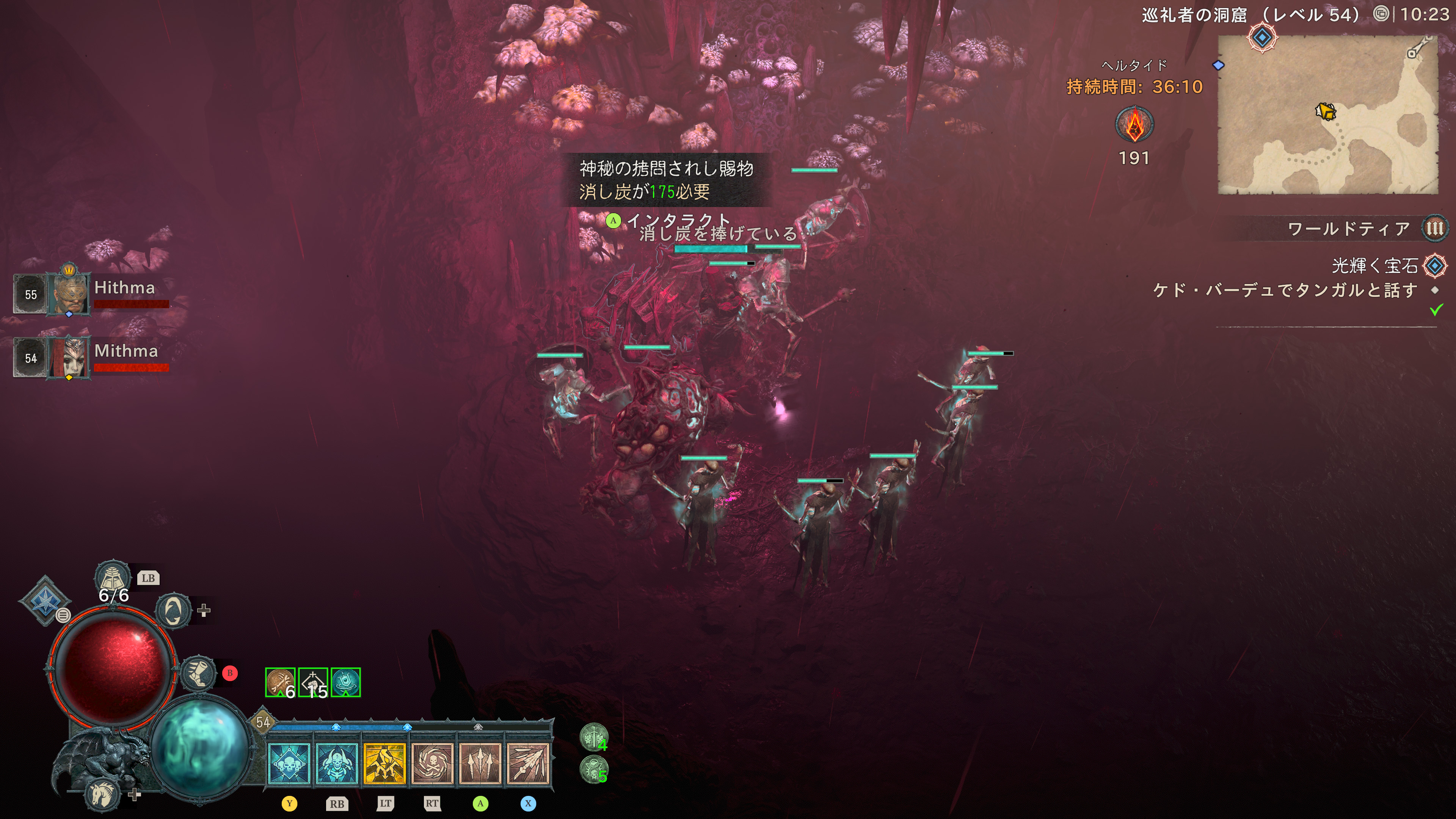The image size is (1456, 819).
Task: Use the golden glowing skill slot
Action: (385, 764)
